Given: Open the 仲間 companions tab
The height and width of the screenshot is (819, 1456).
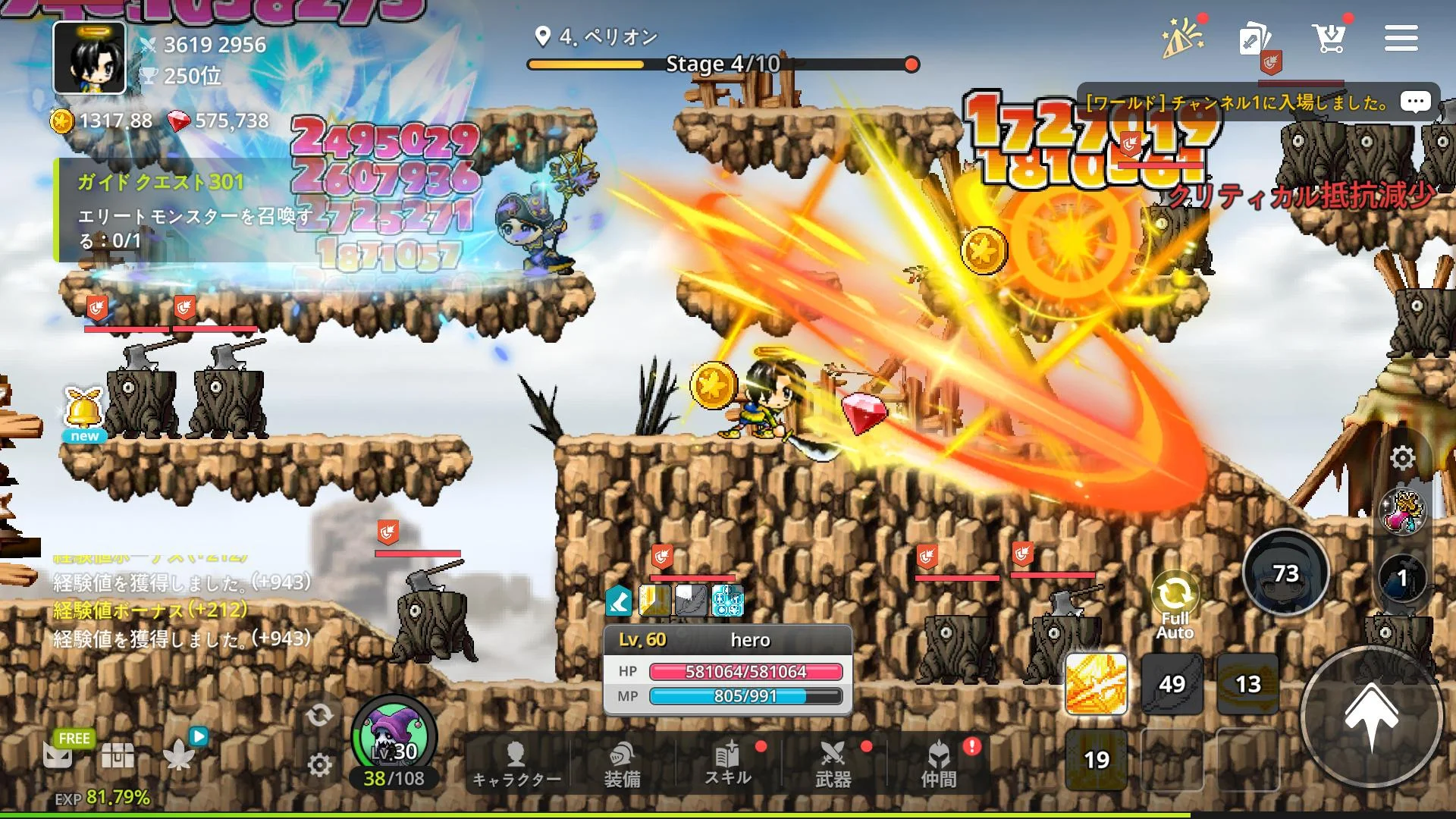Looking at the screenshot, I should click(938, 764).
